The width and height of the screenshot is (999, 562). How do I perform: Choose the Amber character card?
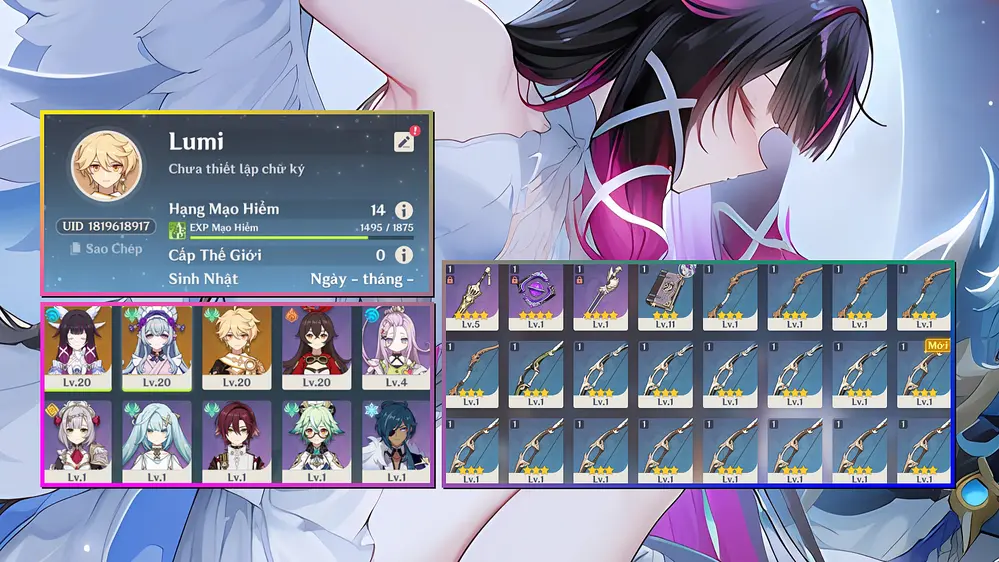(316, 347)
